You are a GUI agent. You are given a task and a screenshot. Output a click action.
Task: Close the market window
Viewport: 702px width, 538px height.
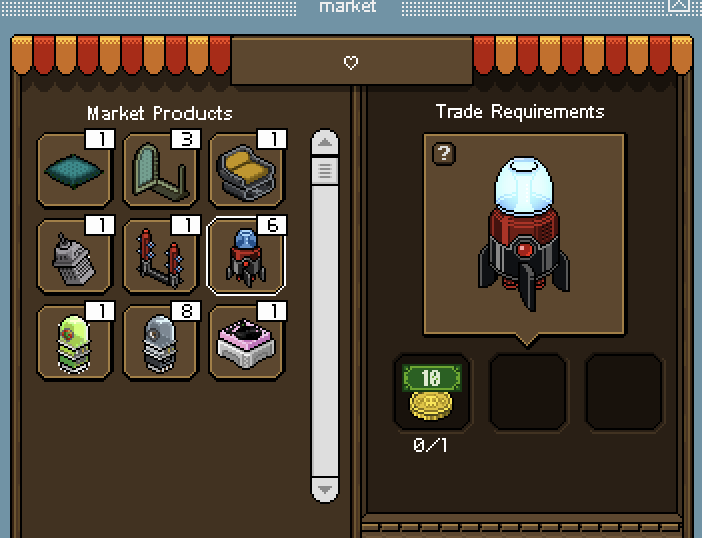pyautogui.click(x=680, y=6)
